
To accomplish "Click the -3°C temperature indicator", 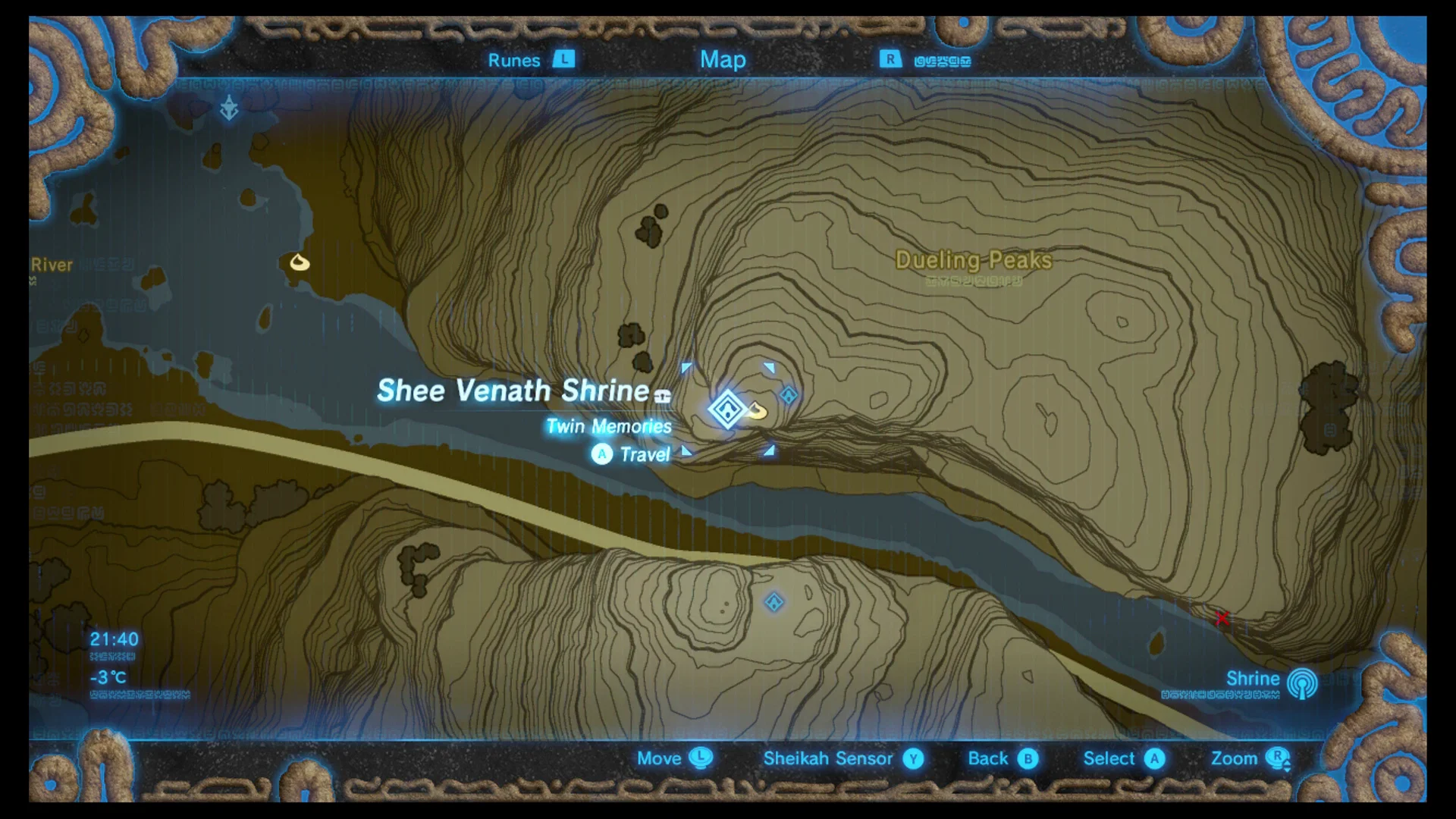I will [x=108, y=677].
